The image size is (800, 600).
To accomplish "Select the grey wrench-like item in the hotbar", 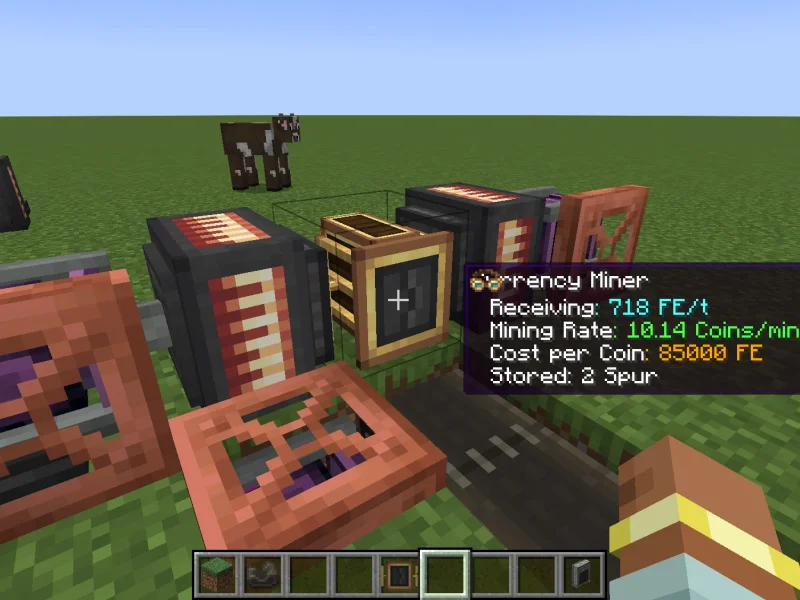I will click(262, 574).
